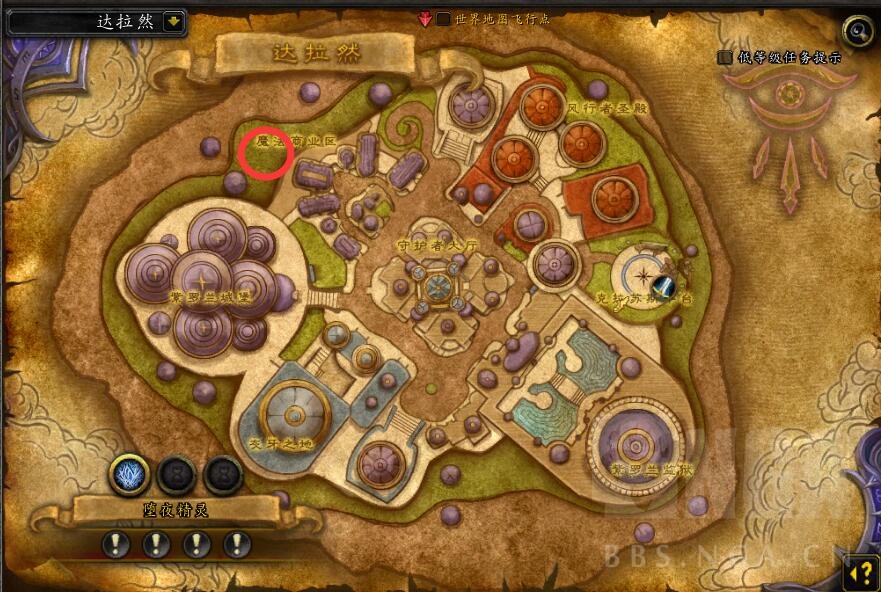Click the red arrow next to 世界地图飞行点
The height and width of the screenshot is (592, 881).
pos(425,18)
